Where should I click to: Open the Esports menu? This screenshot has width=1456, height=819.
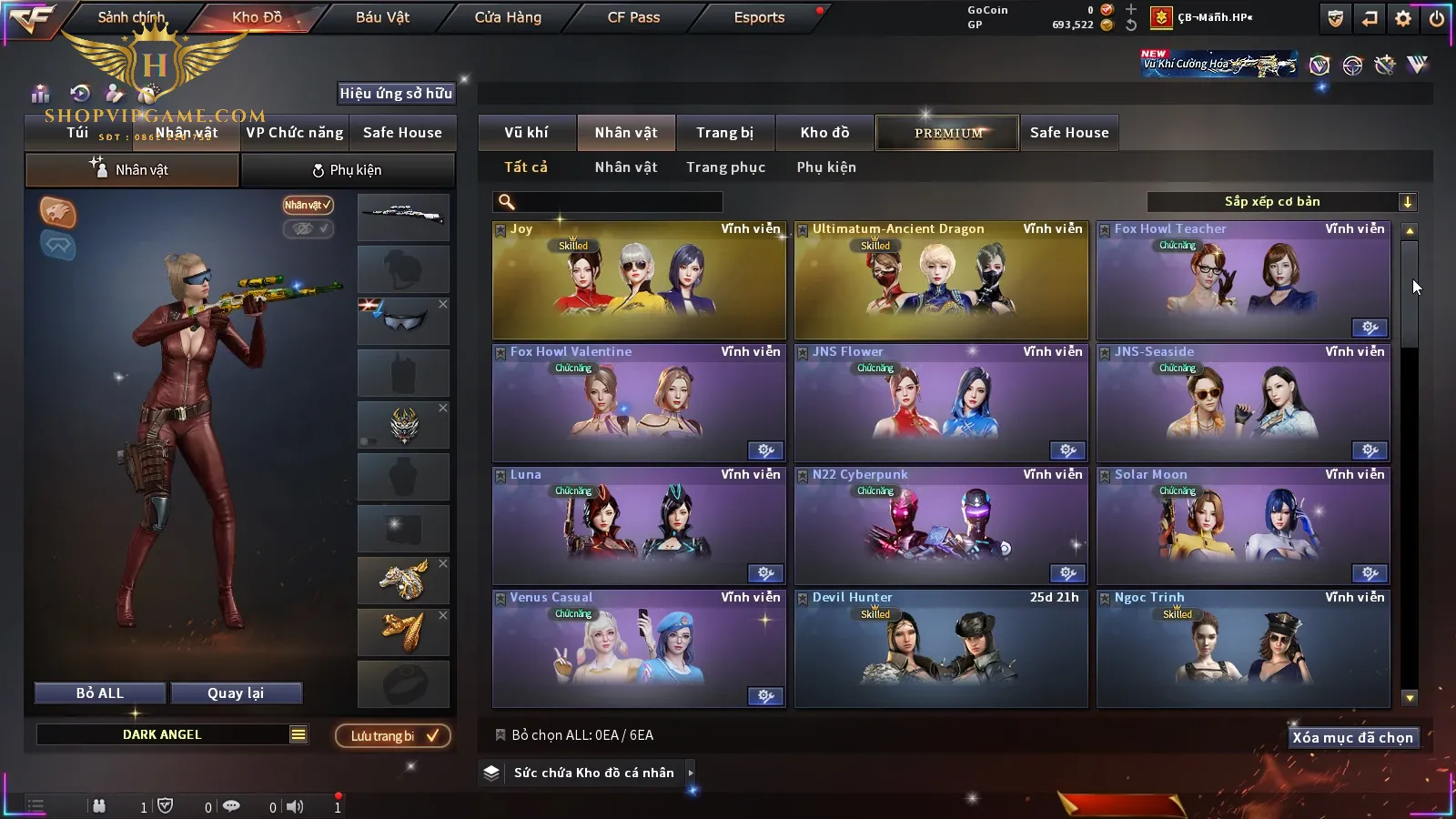click(x=759, y=17)
